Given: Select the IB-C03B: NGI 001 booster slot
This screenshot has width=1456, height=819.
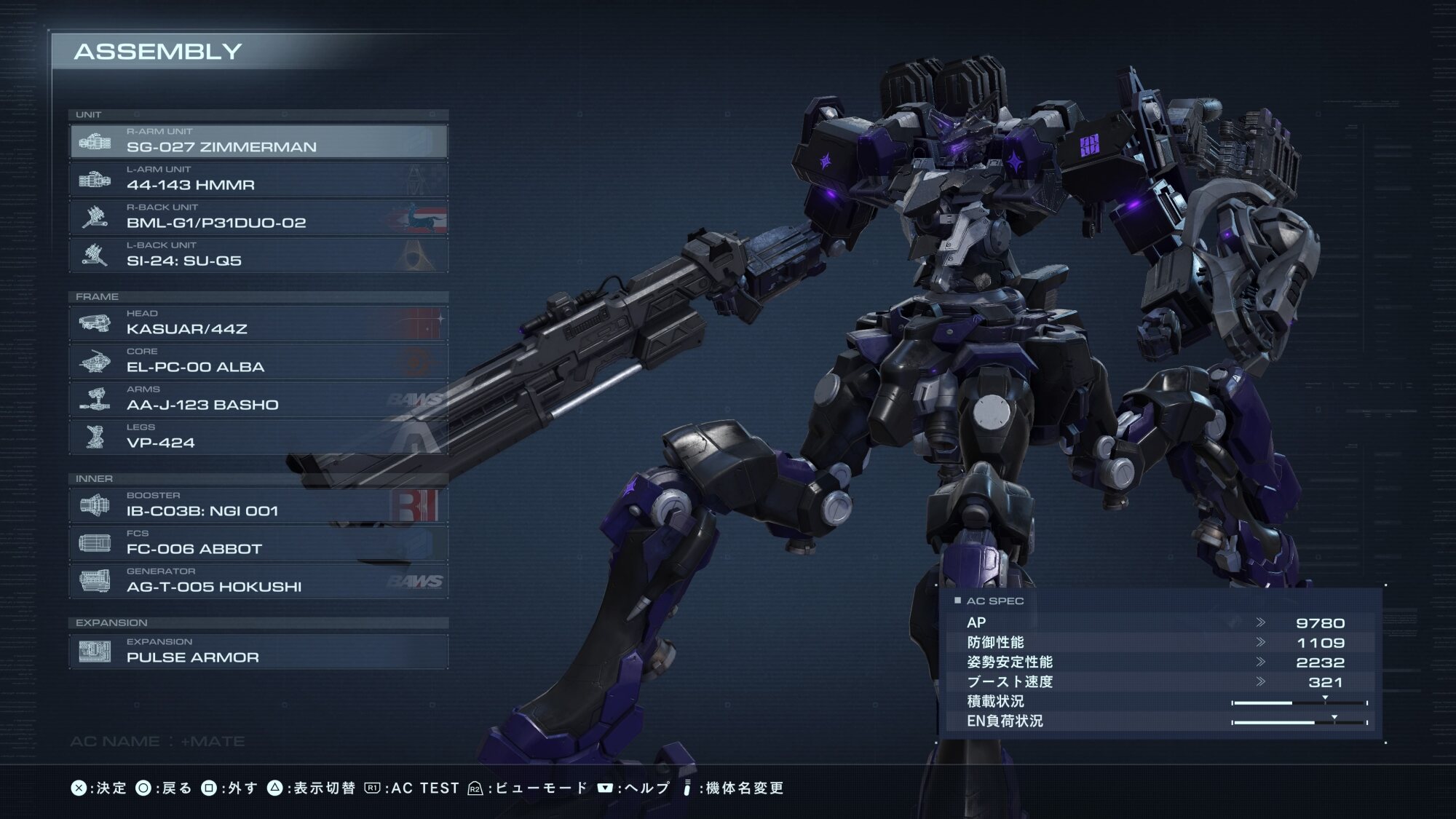Looking at the screenshot, I should tap(258, 505).
